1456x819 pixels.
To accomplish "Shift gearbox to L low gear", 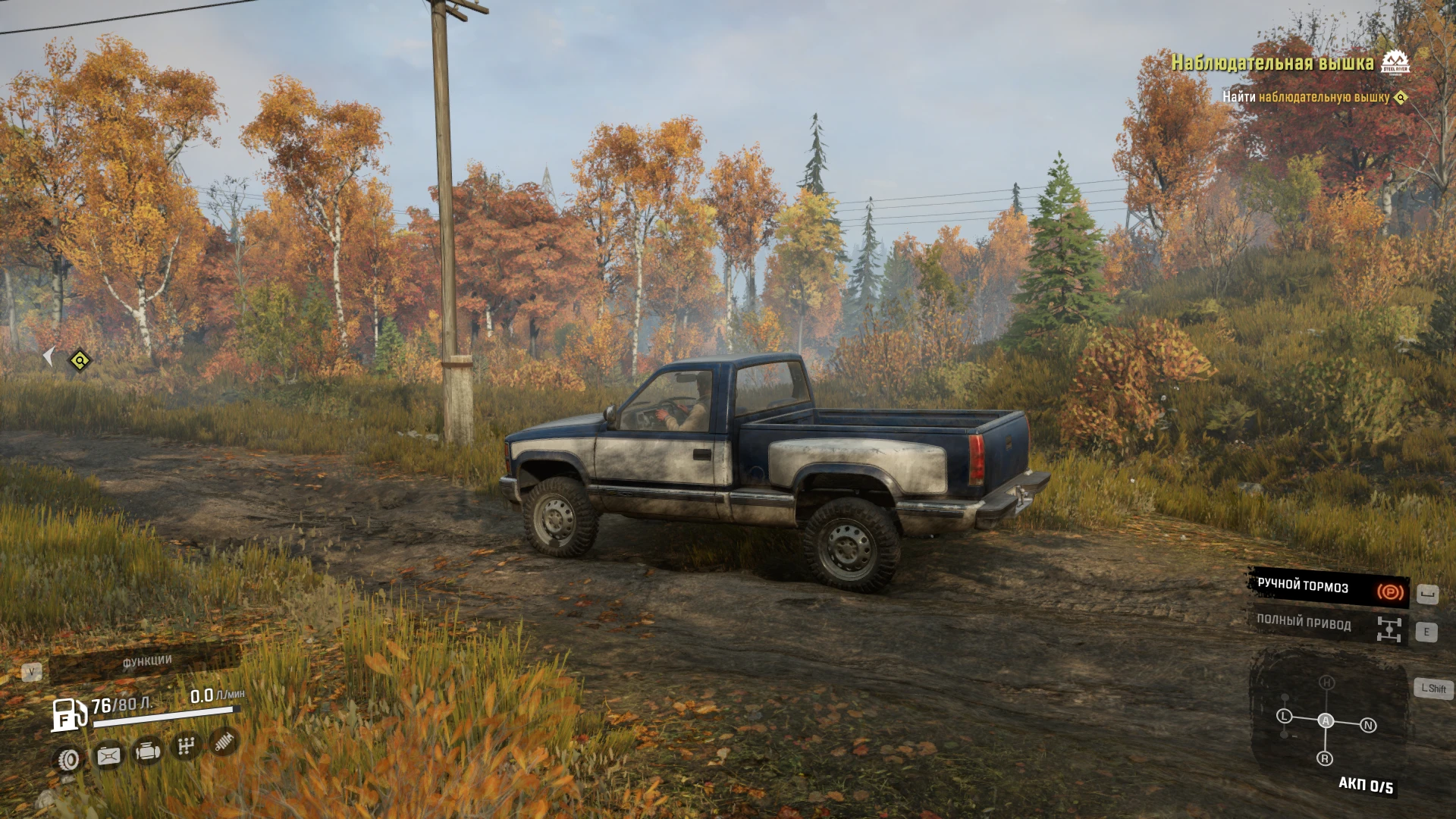I will click(1284, 716).
